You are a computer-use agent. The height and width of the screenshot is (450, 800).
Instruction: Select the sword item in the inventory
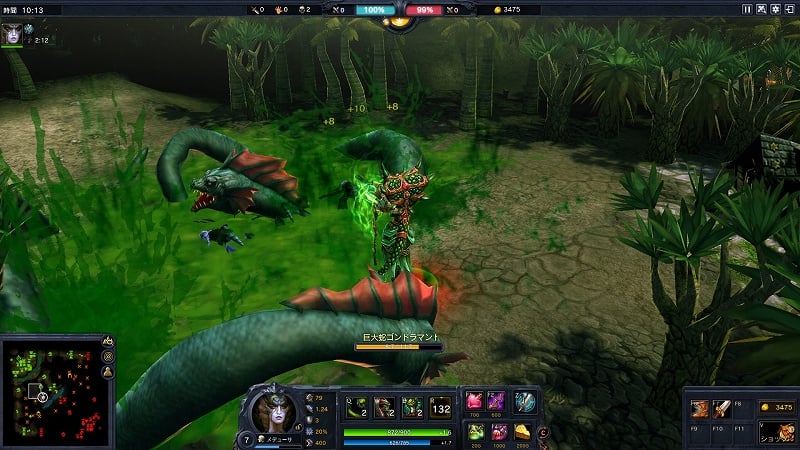click(x=722, y=408)
